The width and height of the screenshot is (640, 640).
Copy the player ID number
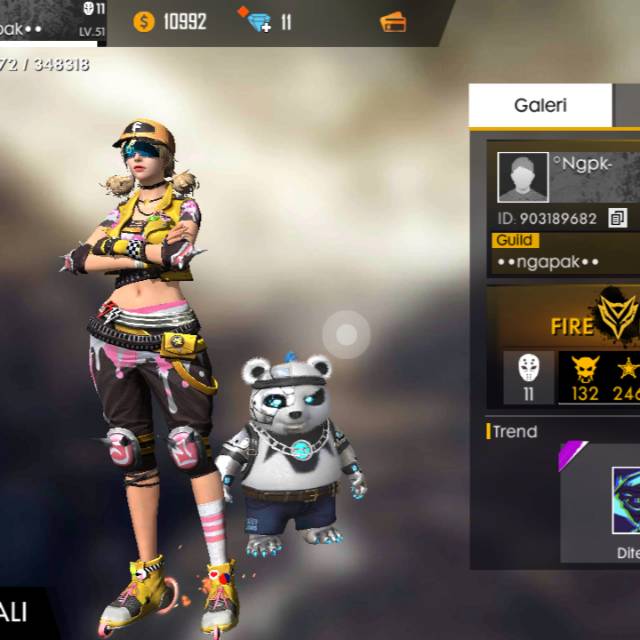(617, 218)
